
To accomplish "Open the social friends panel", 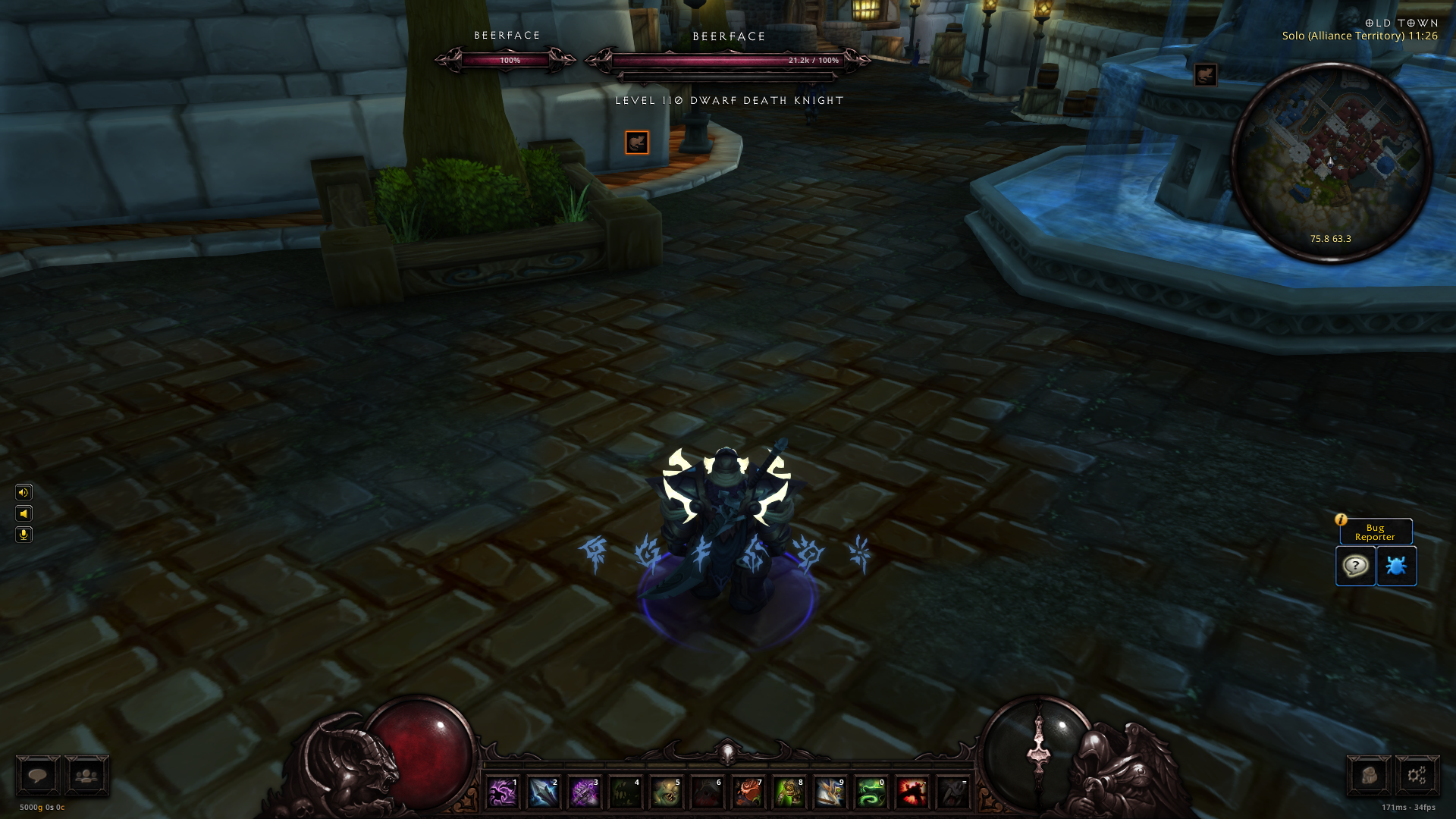I will click(x=87, y=776).
